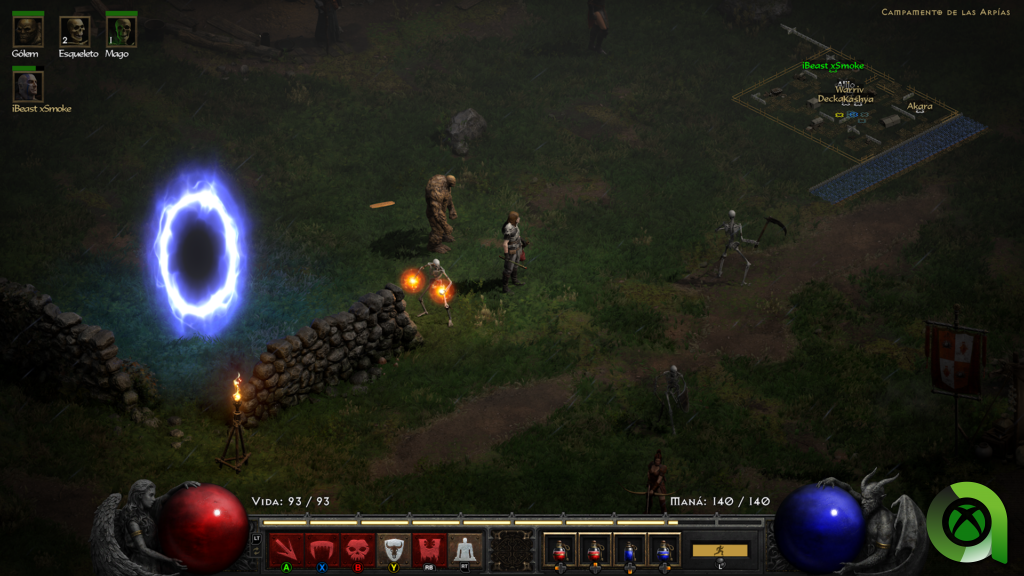Select the Akara marker on the minimap

pos(919,106)
